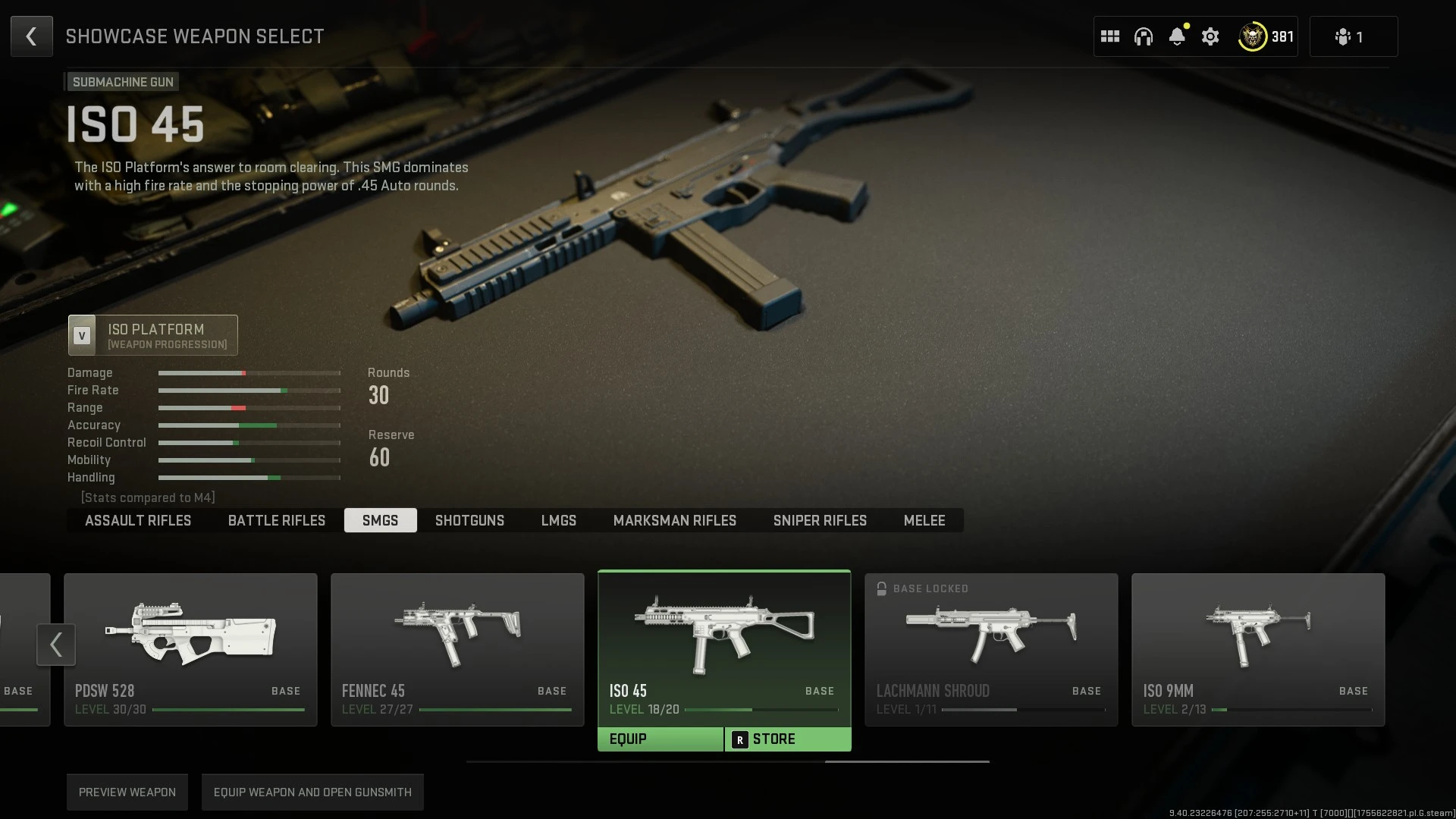Click the Fennec 45 weapon thumbnail
This screenshot has height=819, width=1456.
(457, 633)
